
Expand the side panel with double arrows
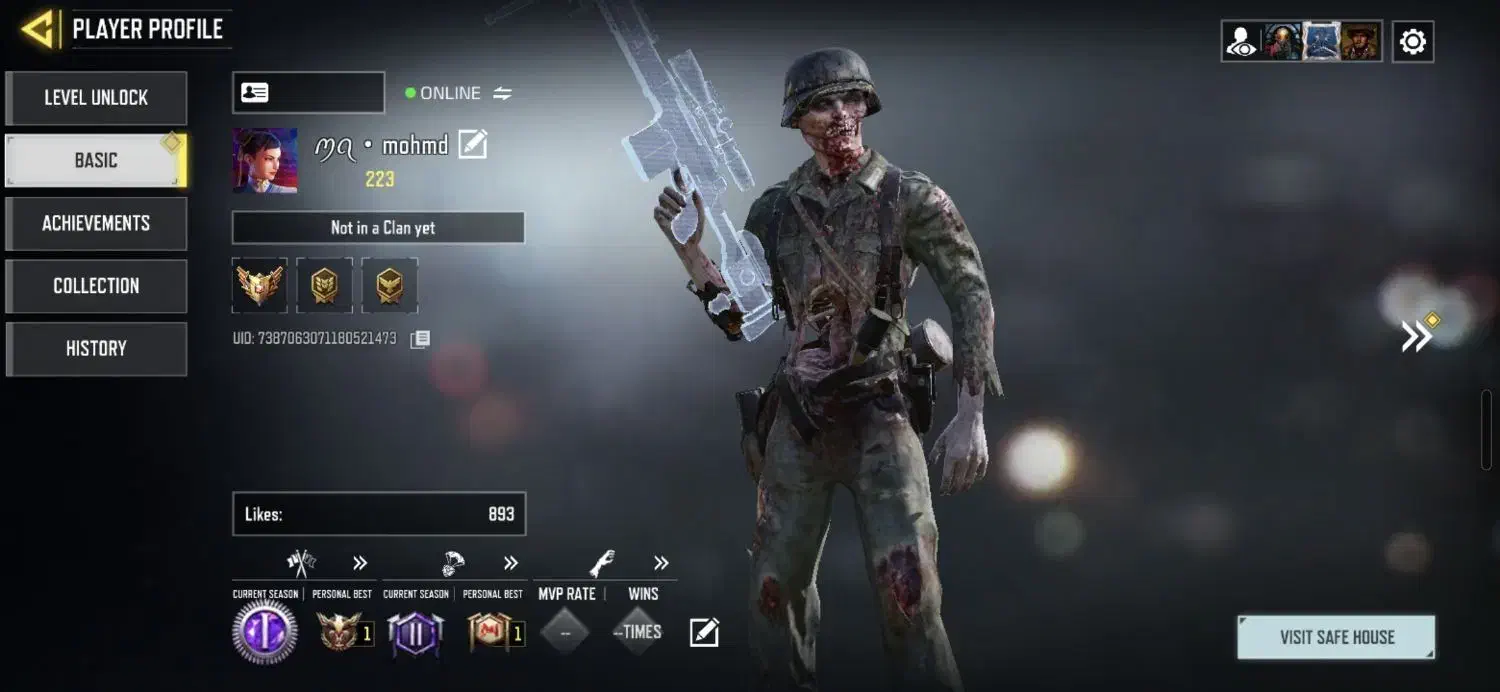(x=1416, y=337)
